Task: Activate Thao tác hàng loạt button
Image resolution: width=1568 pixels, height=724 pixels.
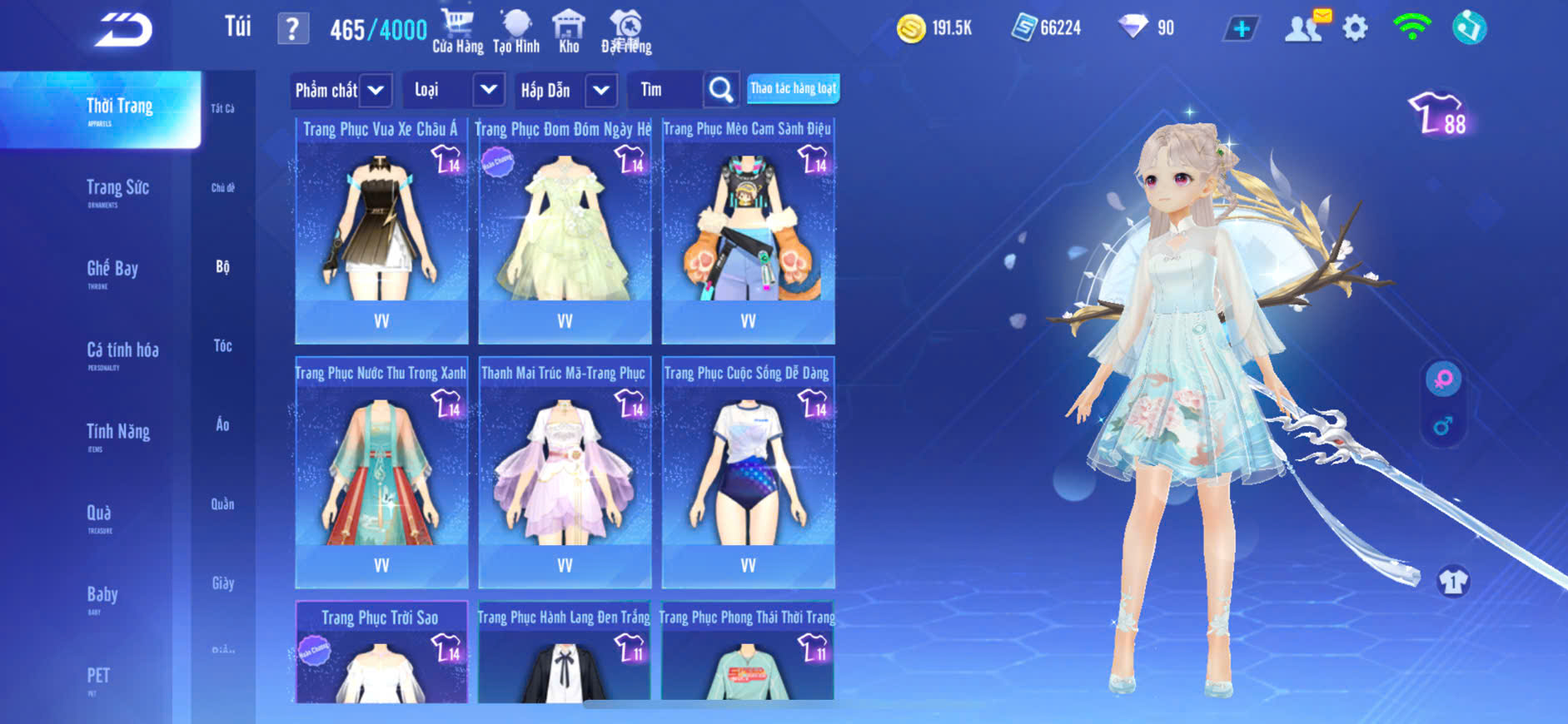Action: tap(793, 89)
